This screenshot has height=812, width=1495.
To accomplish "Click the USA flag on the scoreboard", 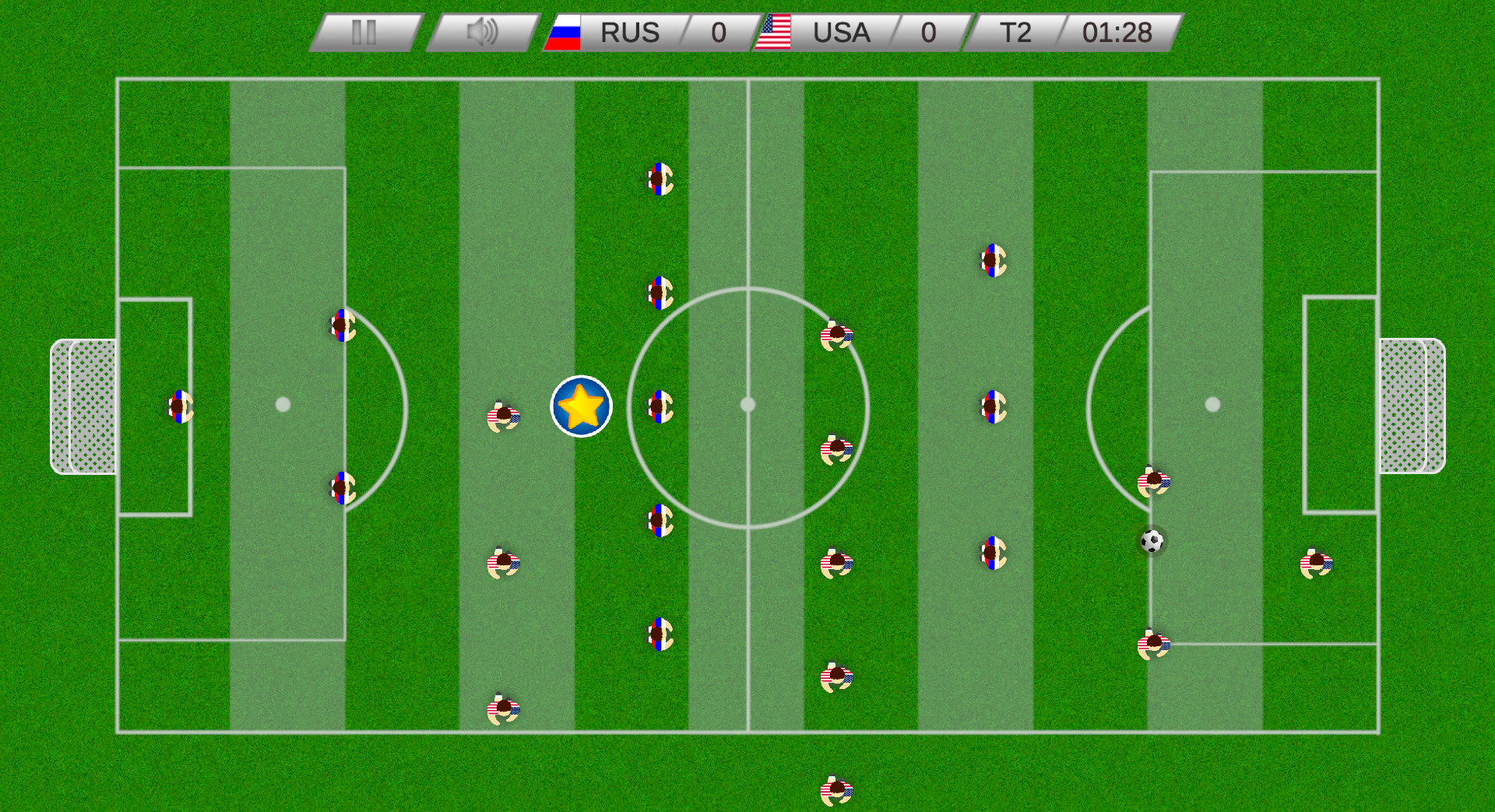I will [776, 33].
